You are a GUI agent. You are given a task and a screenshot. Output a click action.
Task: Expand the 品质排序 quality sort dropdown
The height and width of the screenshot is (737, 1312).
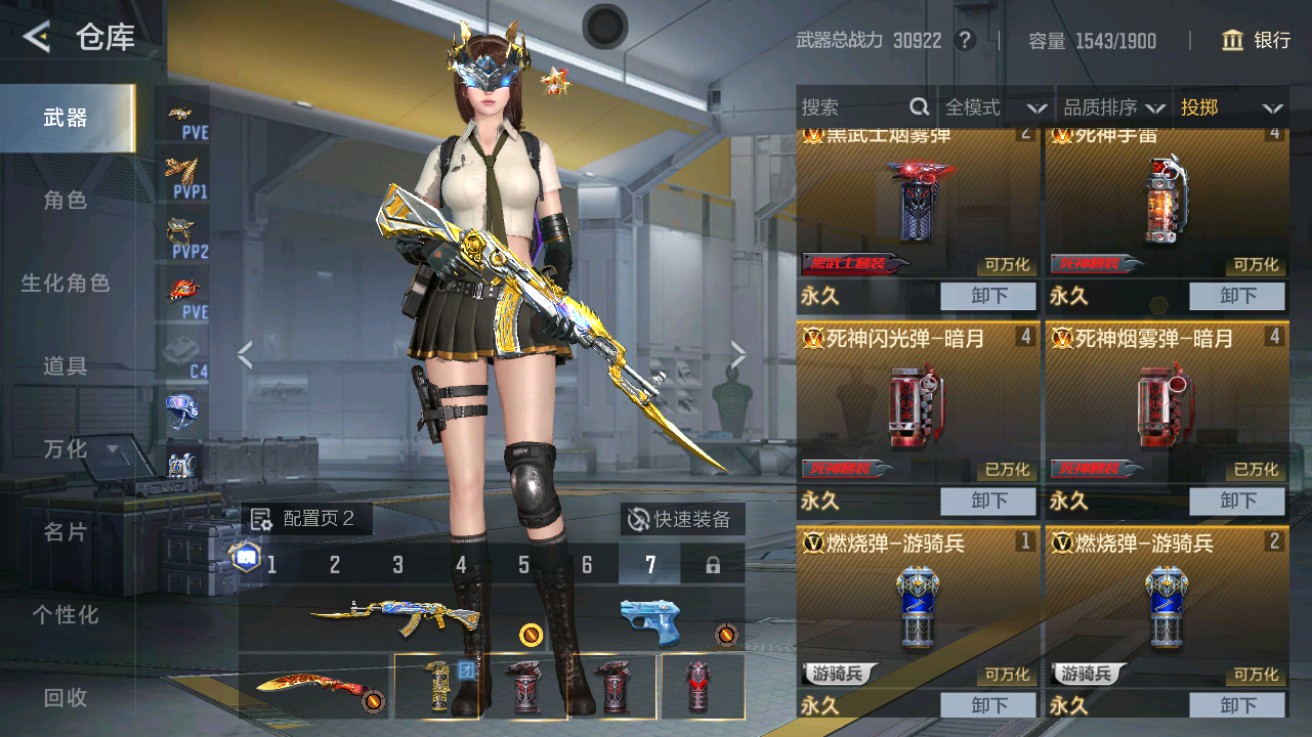[x=1112, y=107]
